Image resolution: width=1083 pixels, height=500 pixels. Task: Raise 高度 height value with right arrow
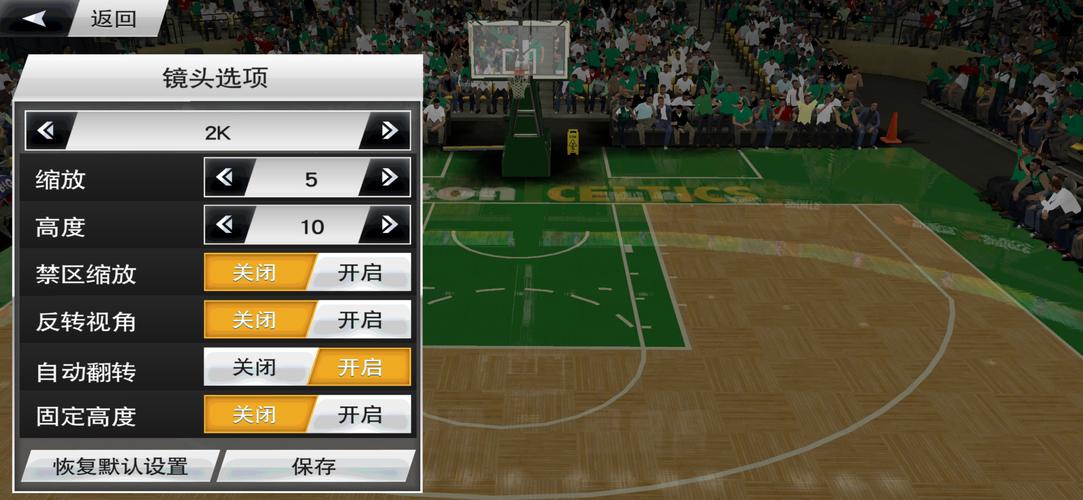pos(389,225)
